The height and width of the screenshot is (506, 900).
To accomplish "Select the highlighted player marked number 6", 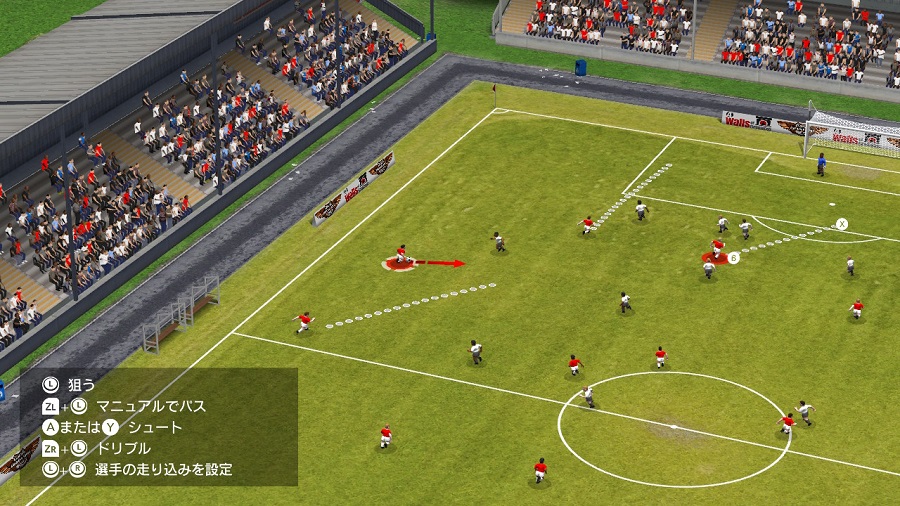I will tap(716, 251).
